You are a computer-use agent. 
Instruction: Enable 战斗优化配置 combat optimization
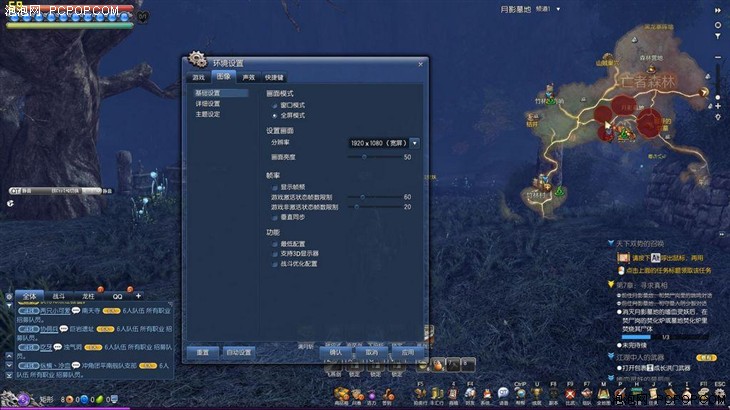coord(274,264)
